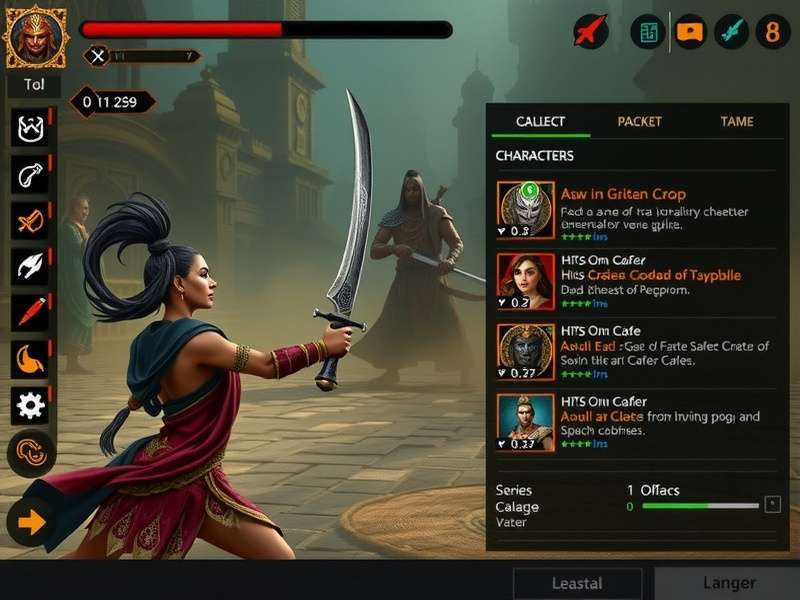The image size is (800, 600).
Task: Click the Leastal button
Action: (x=577, y=583)
